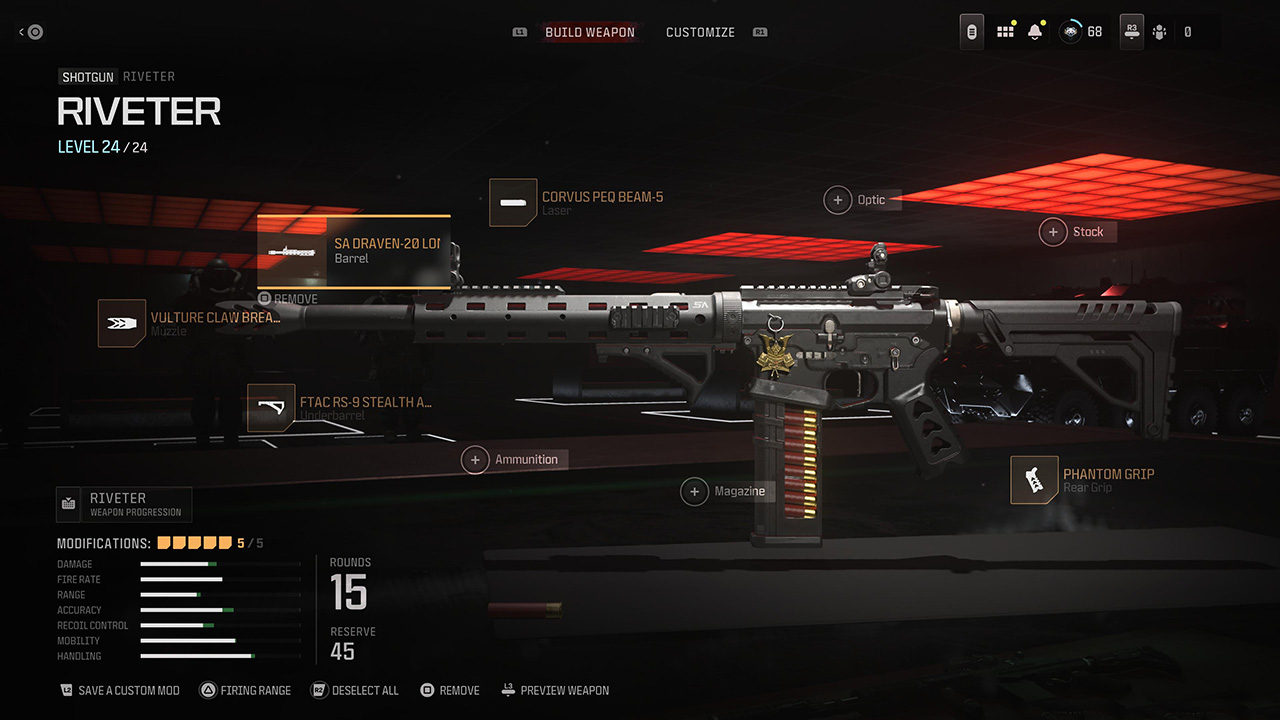
Task: Open the Phantom Grip rear grip slot
Action: 1082,480
